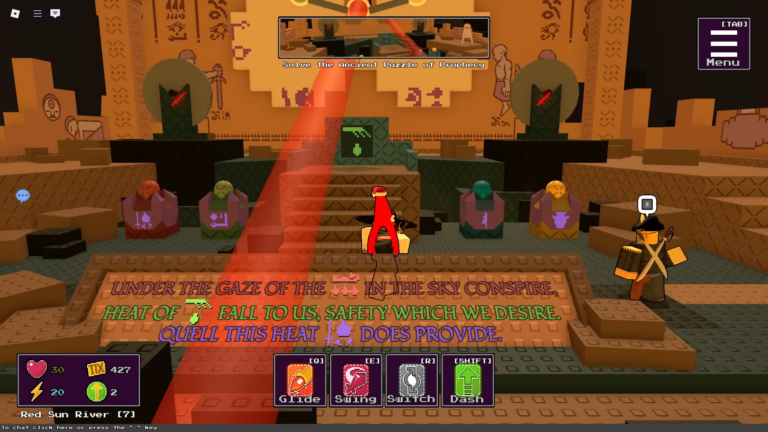Activate the Glide ability
768x432 pixels.
[x=299, y=379]
